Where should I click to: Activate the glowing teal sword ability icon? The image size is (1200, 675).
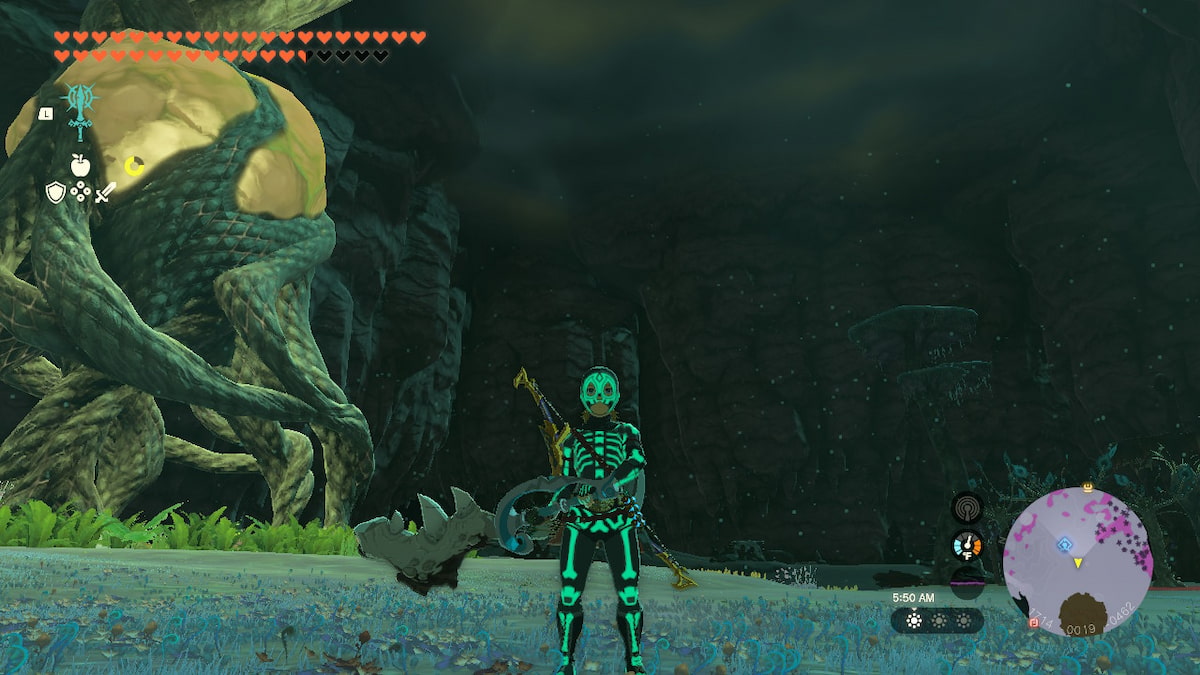78,107
